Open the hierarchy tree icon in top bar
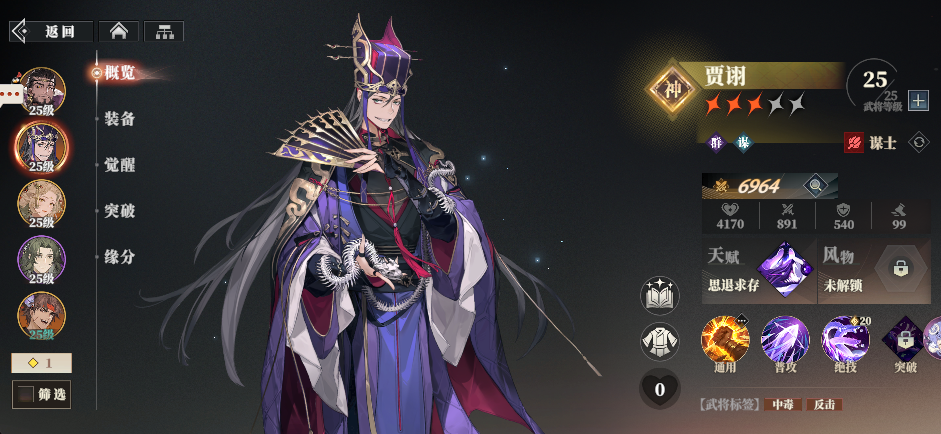This screenshot has height=434, width=941. coord(164,31)
